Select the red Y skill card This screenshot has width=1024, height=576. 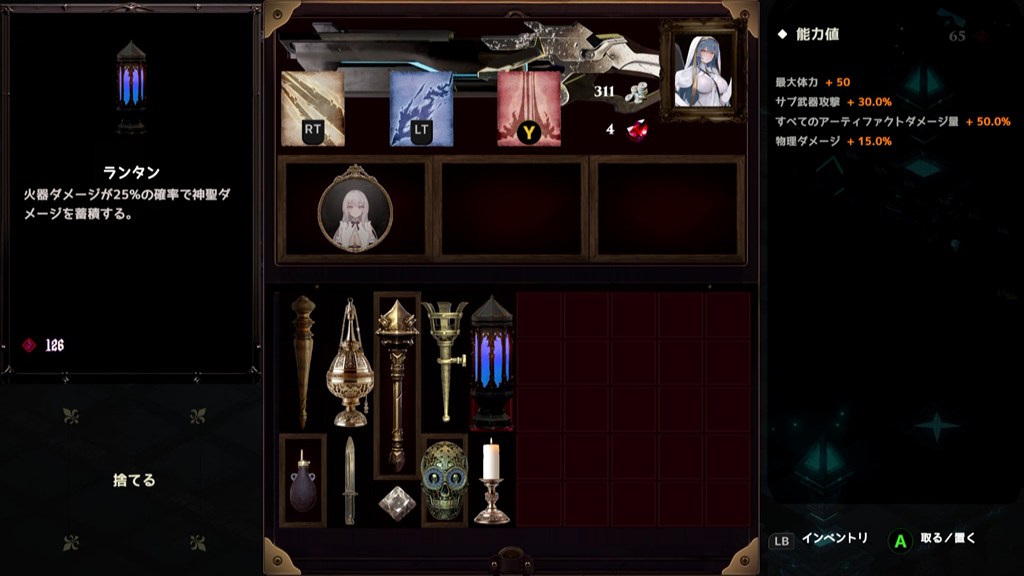(x=529, y=109)
